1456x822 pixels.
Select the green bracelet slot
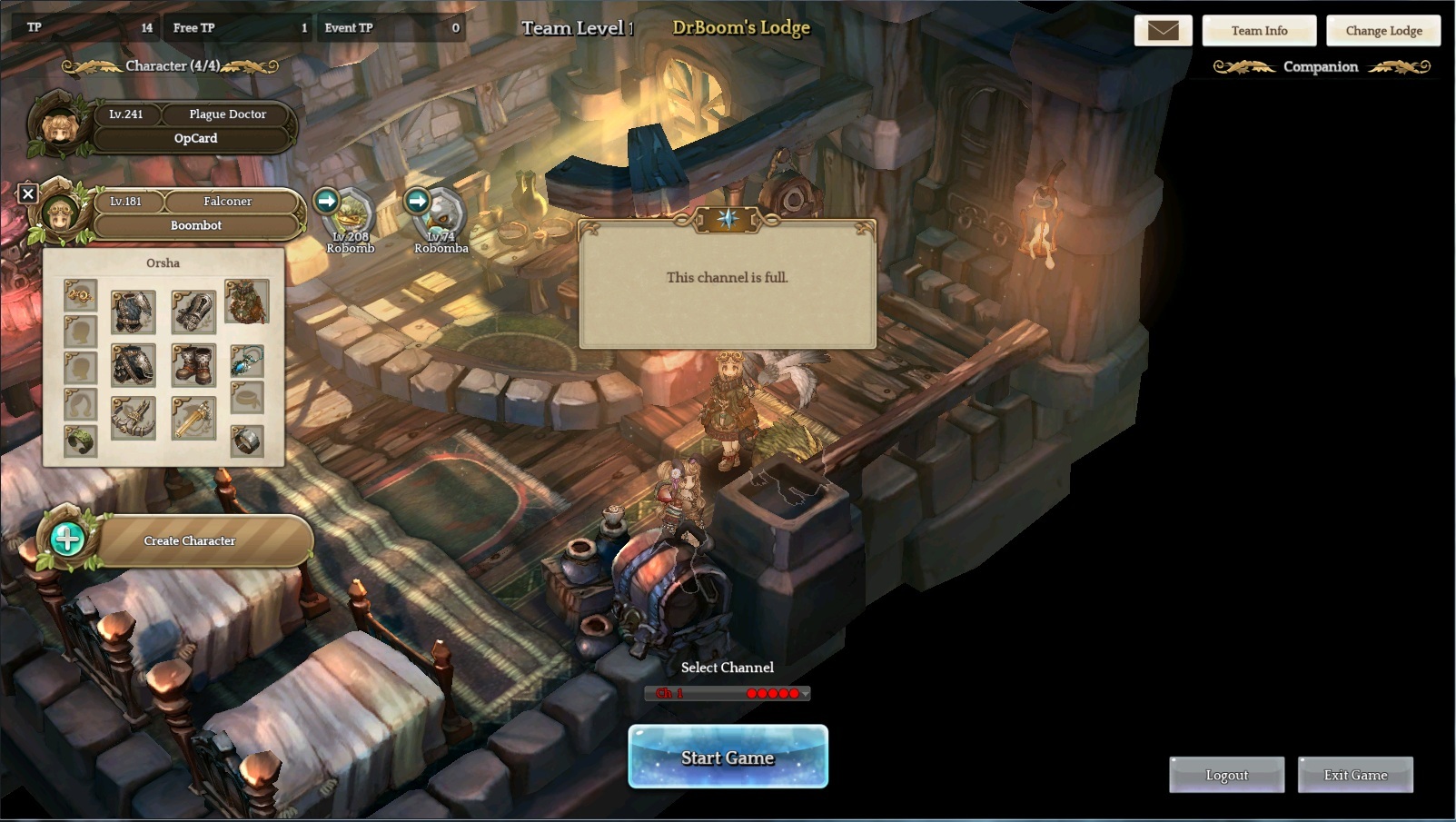click(81, 441)
